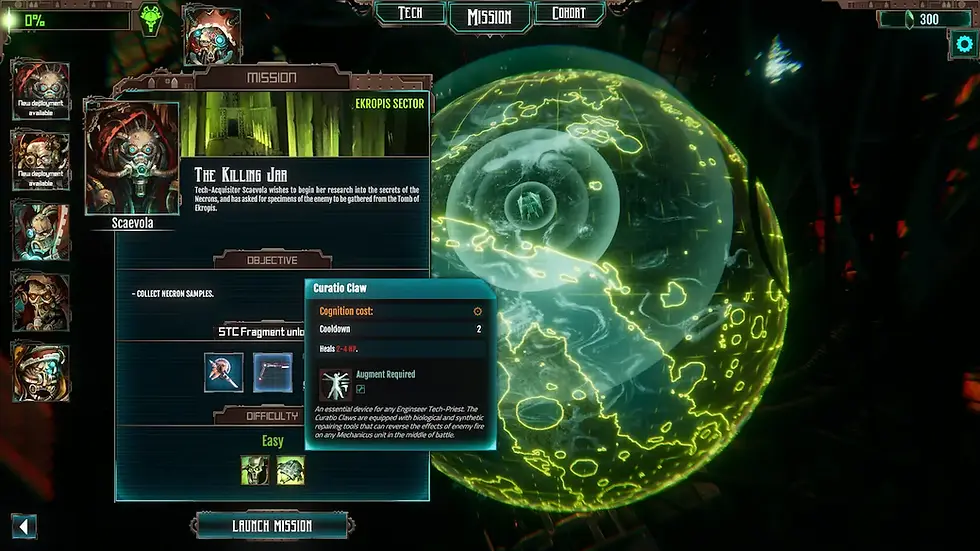This screenshot has height=551, width=980.
Task: Open the Tech tab
Action: (409, 14)
